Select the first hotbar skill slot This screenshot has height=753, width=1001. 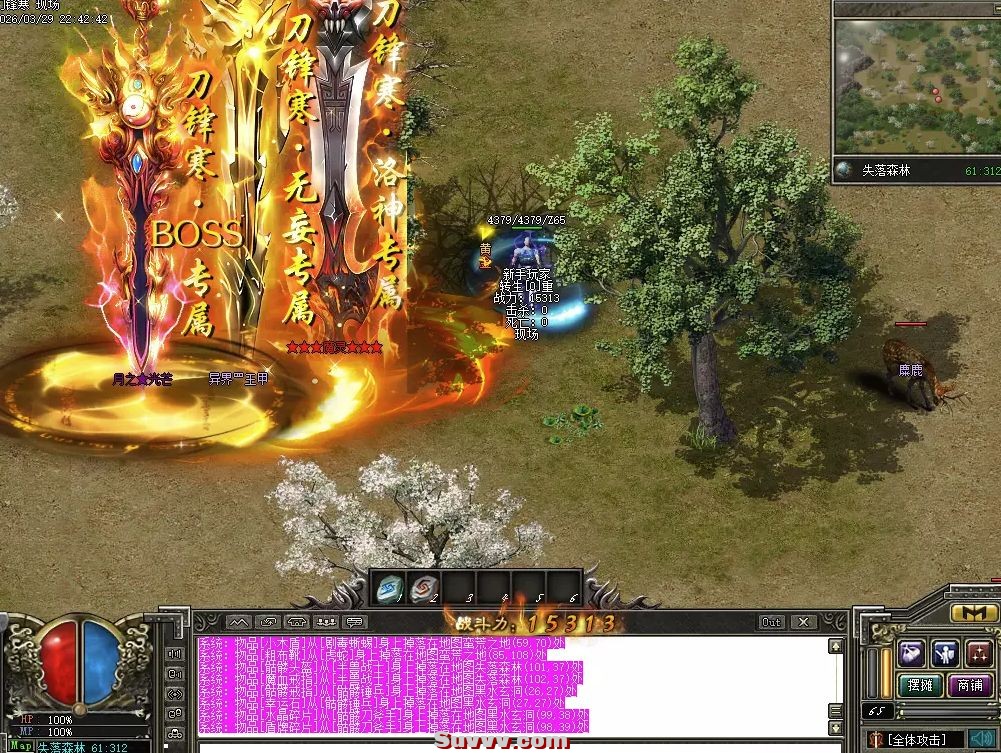click(389, 588)
